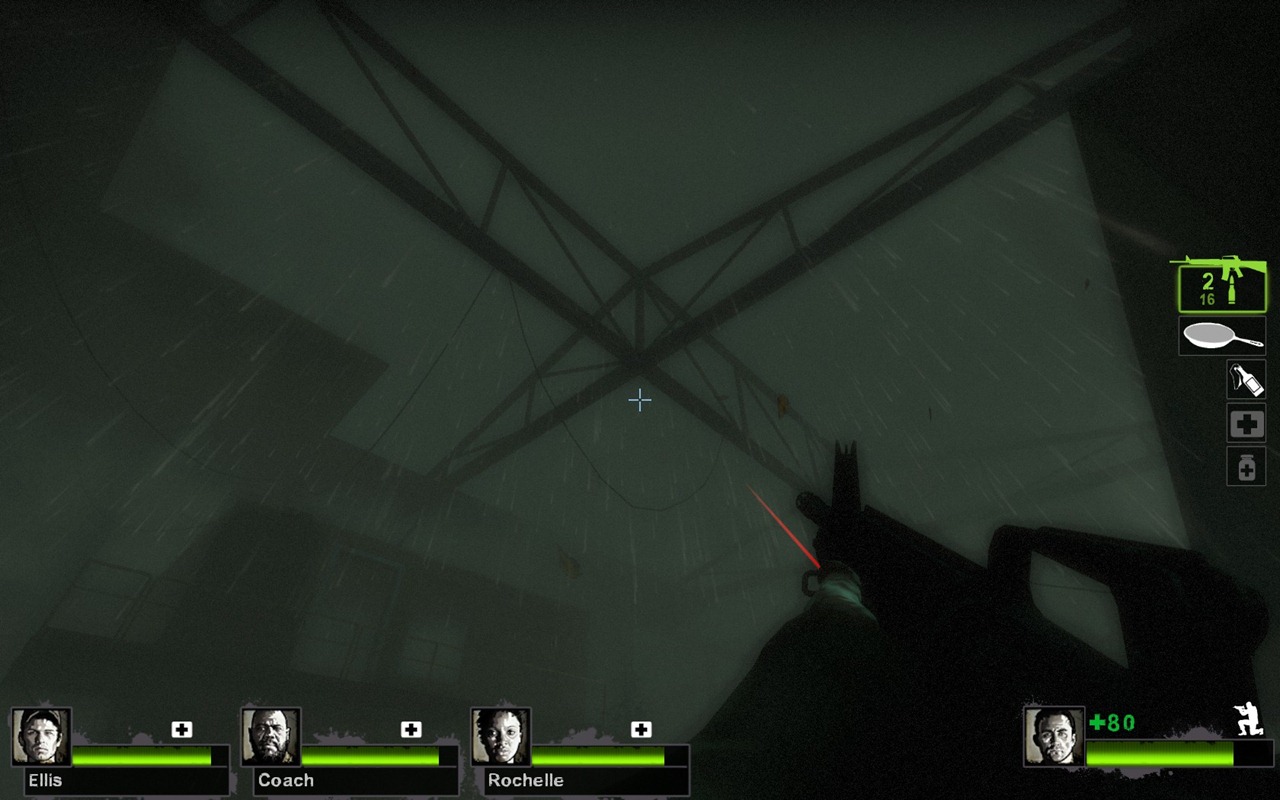Image resolution: width=1280 pixels, height=800 pixels.
Task: Click Ellis's teammate portrait
Action: point(41,737)
